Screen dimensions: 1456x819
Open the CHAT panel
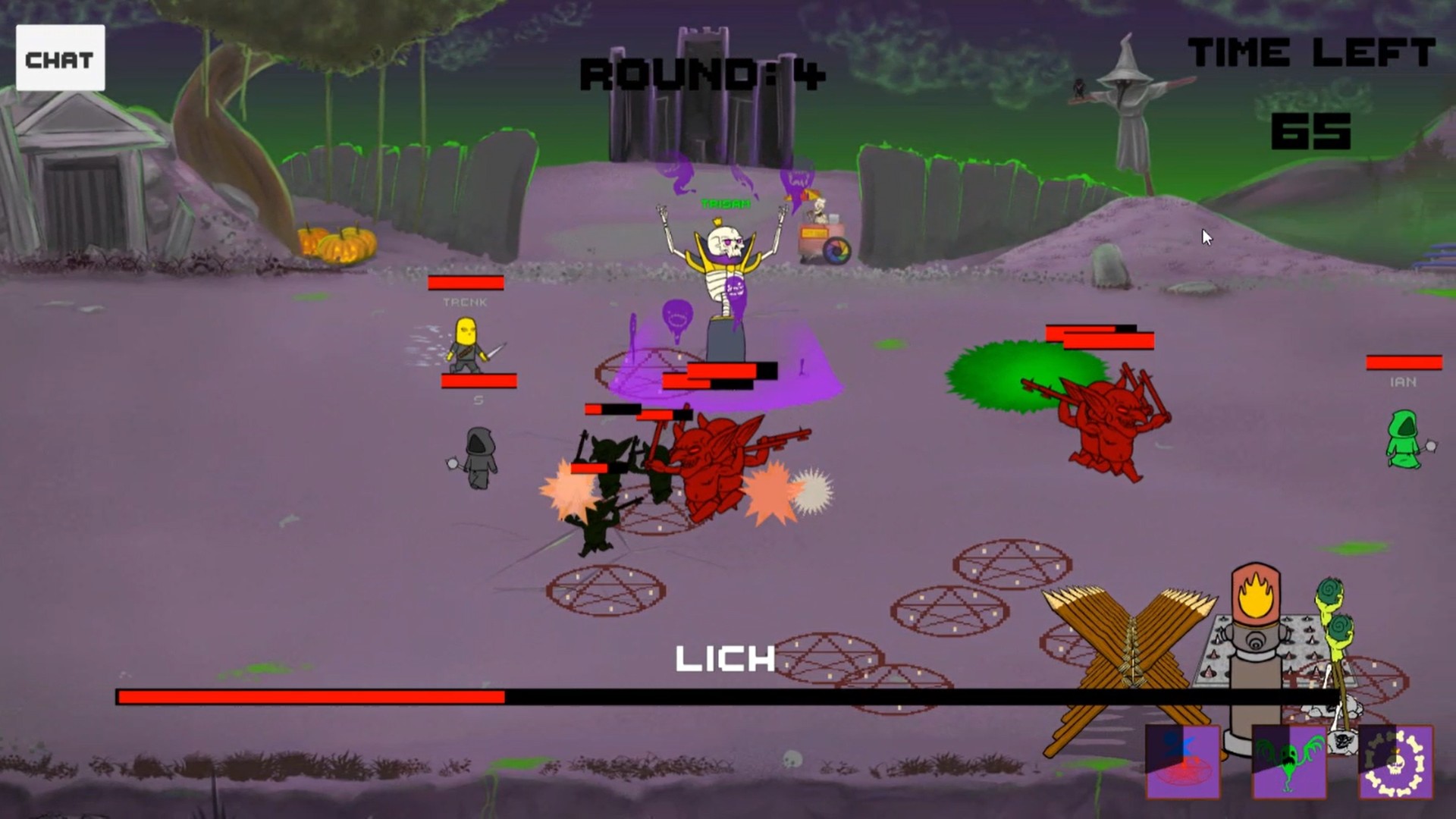tap(61, 57)
